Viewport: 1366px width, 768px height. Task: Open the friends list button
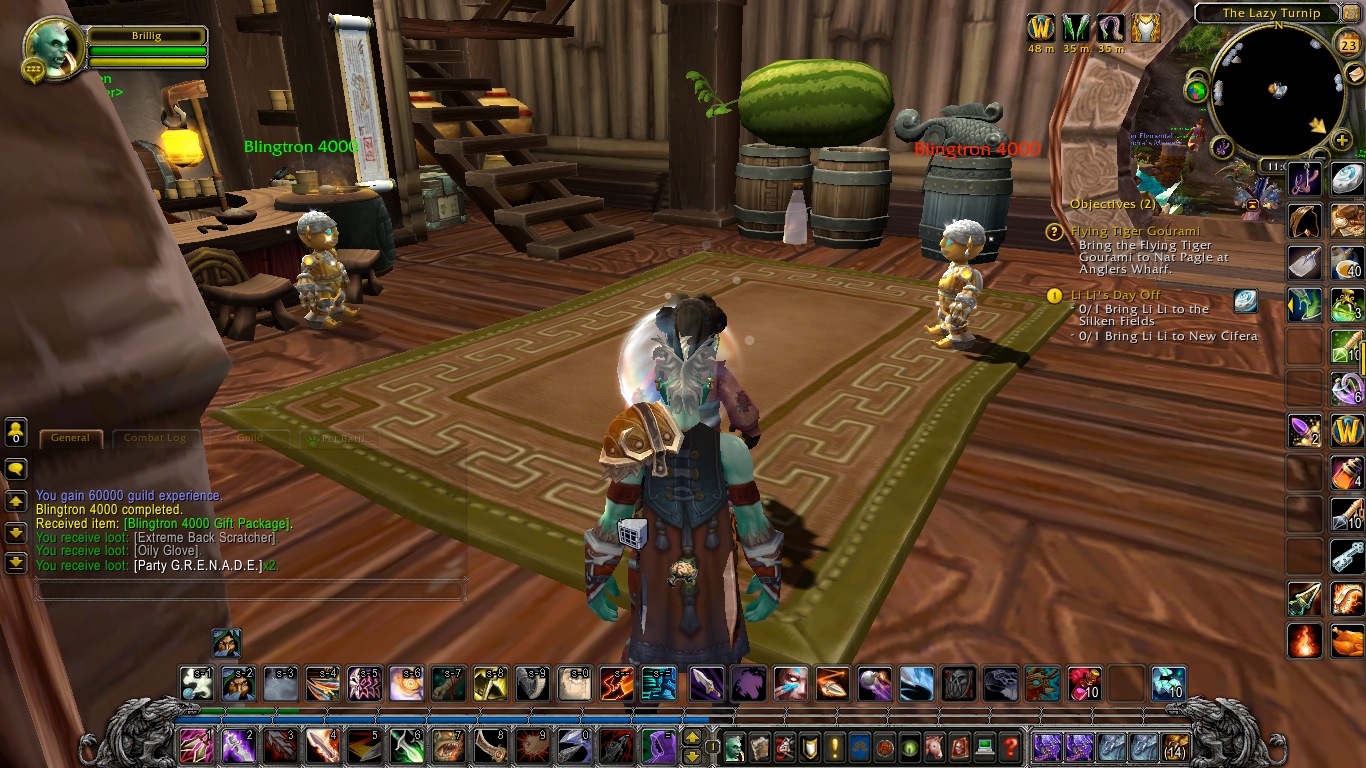point(16,433)
